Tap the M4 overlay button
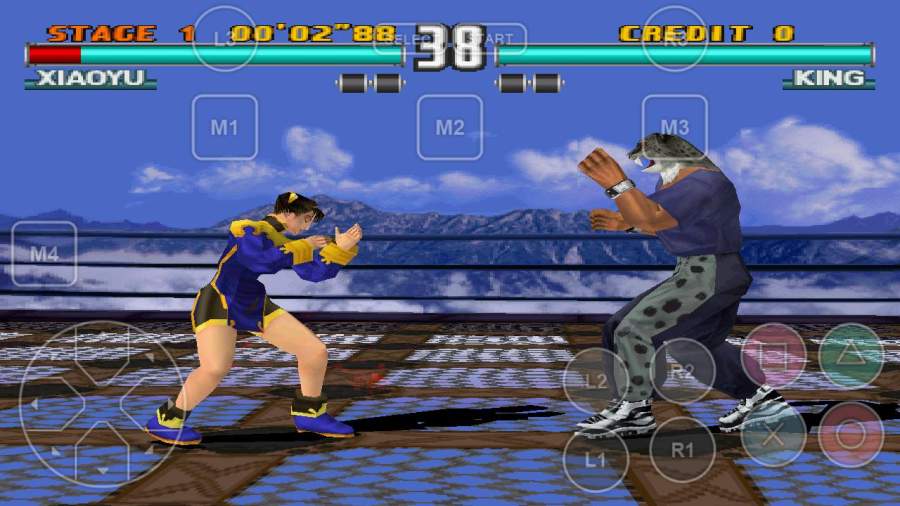This screenshot has height=506, width=900. [44, 254]
